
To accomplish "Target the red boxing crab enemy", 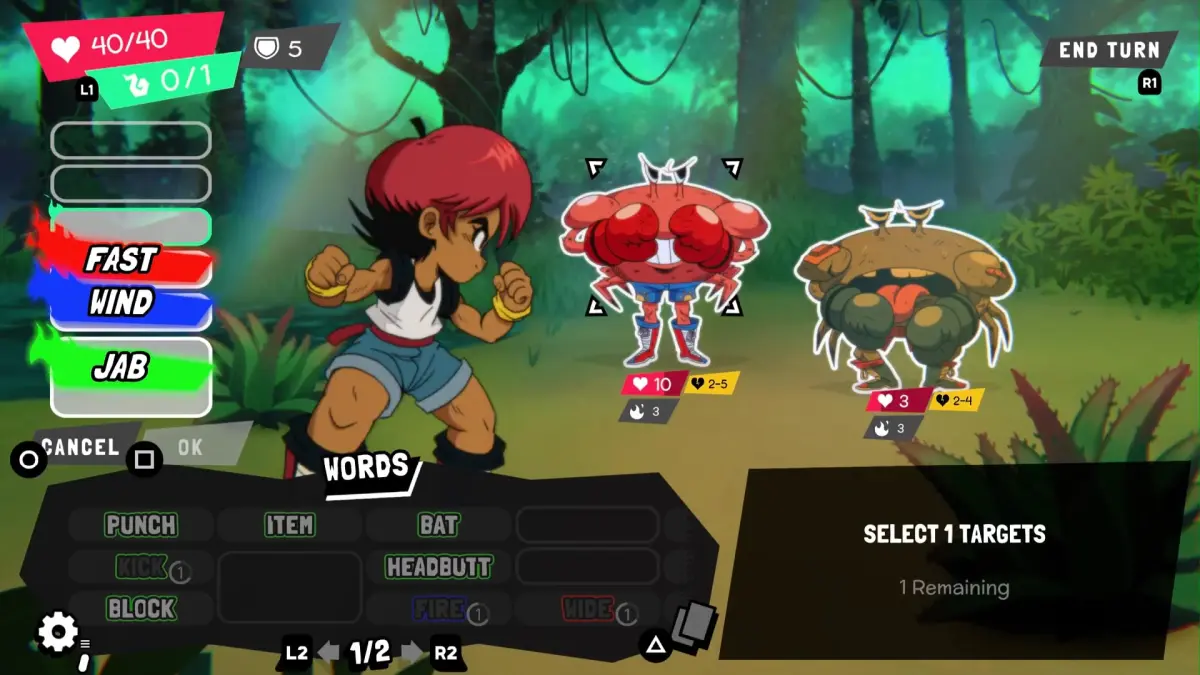I will pos(664,260).
